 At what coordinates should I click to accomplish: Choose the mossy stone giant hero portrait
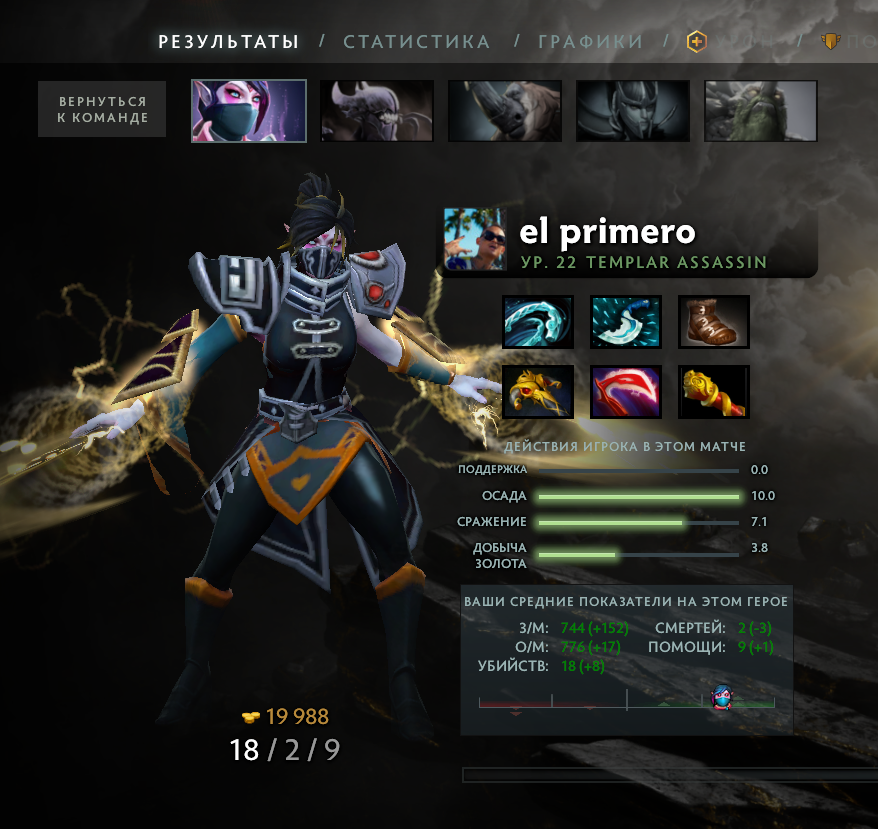click(761, 111)
